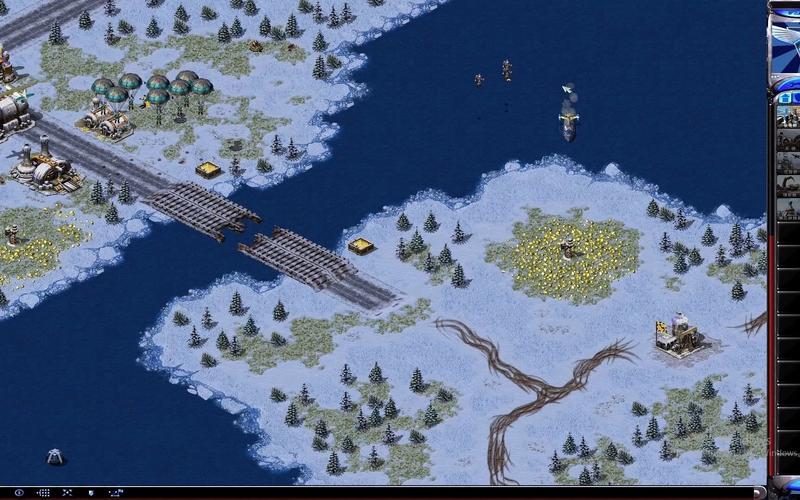Screen dimensions: 800x500
Task: Click the eye-shaped icon on the command bar
Action: 19,492
